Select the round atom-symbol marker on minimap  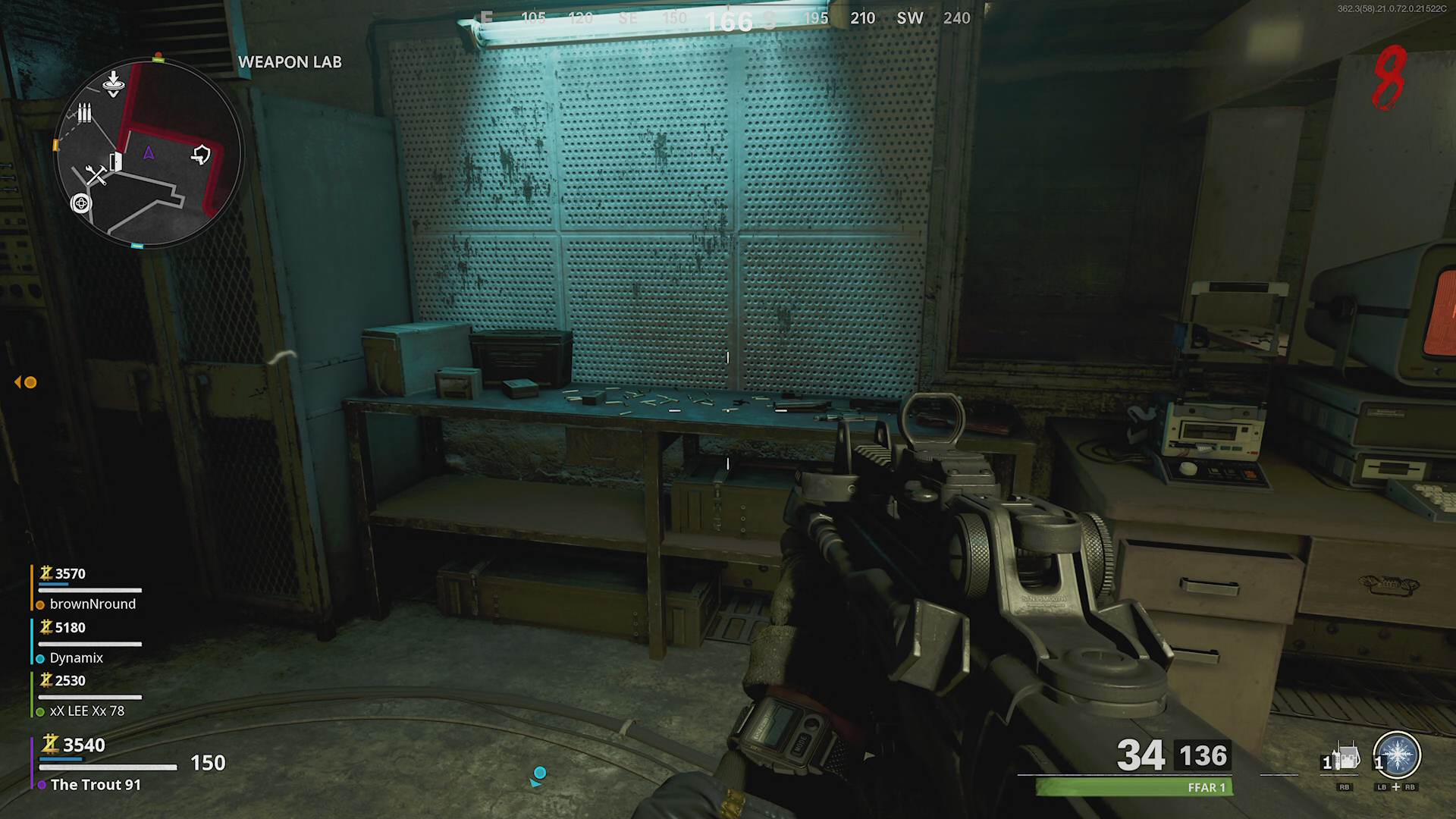coord(80,203)
